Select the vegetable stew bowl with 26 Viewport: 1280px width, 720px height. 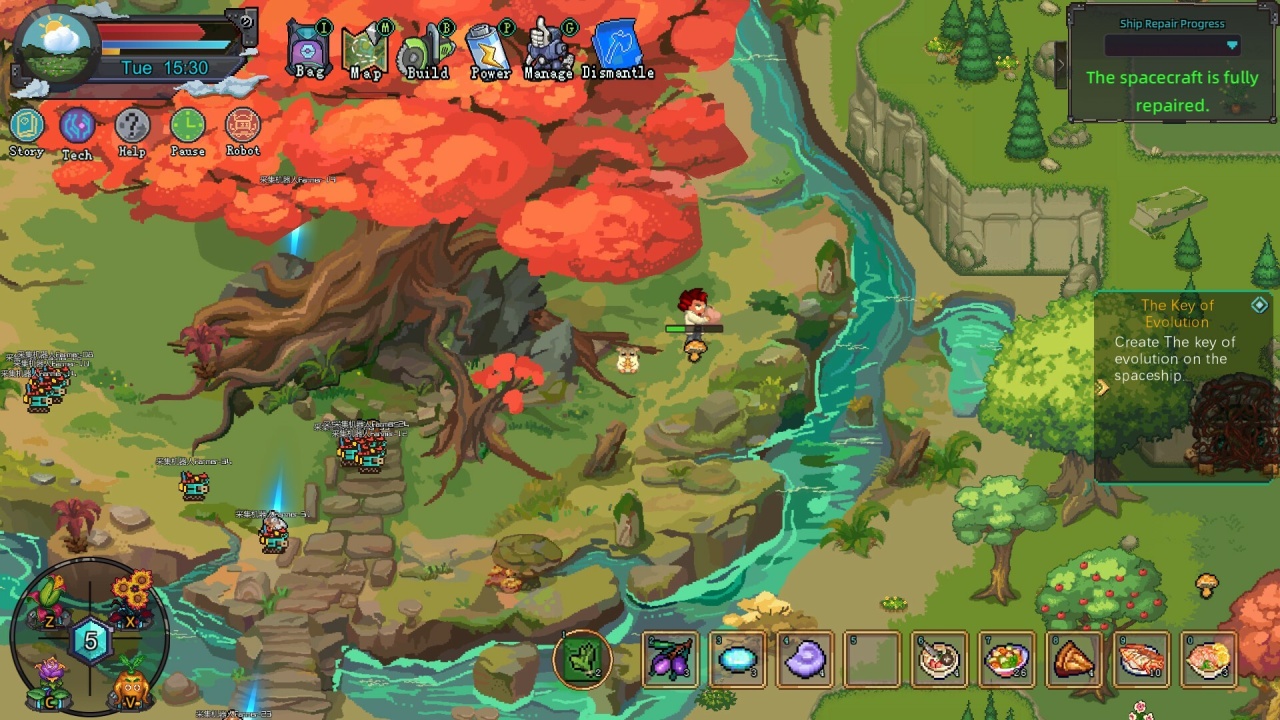[x=1007, y=660]
